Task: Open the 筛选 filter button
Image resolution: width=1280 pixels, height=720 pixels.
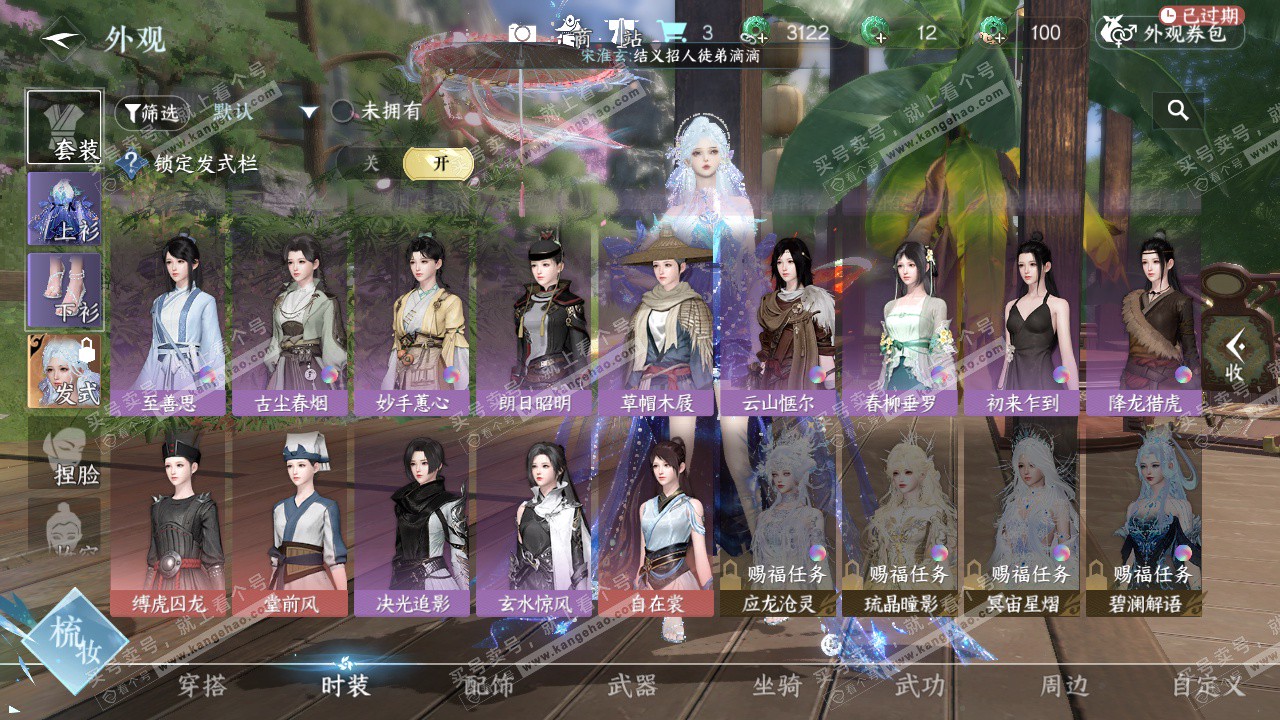Action: pyautogui.click(x=152, y=113)
